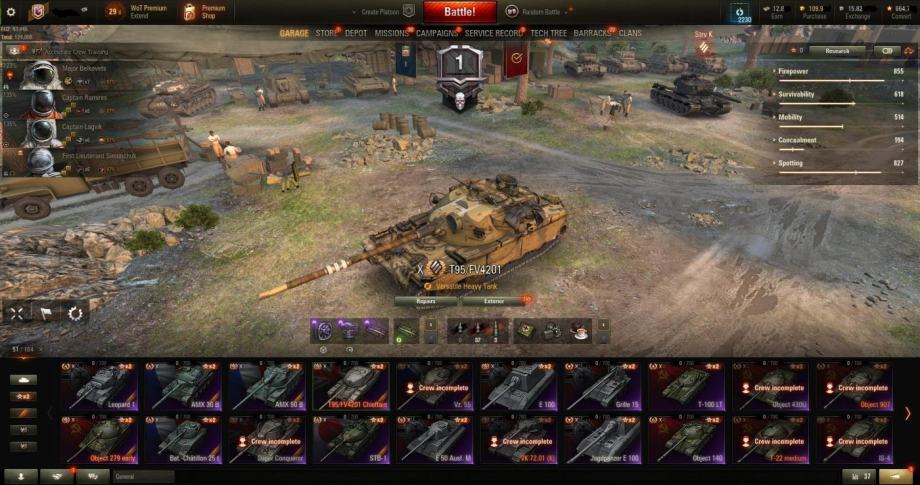This screenshot has height=485, width=920.
Task: Start a match with the Battle! button
Action: click(460, 12)
